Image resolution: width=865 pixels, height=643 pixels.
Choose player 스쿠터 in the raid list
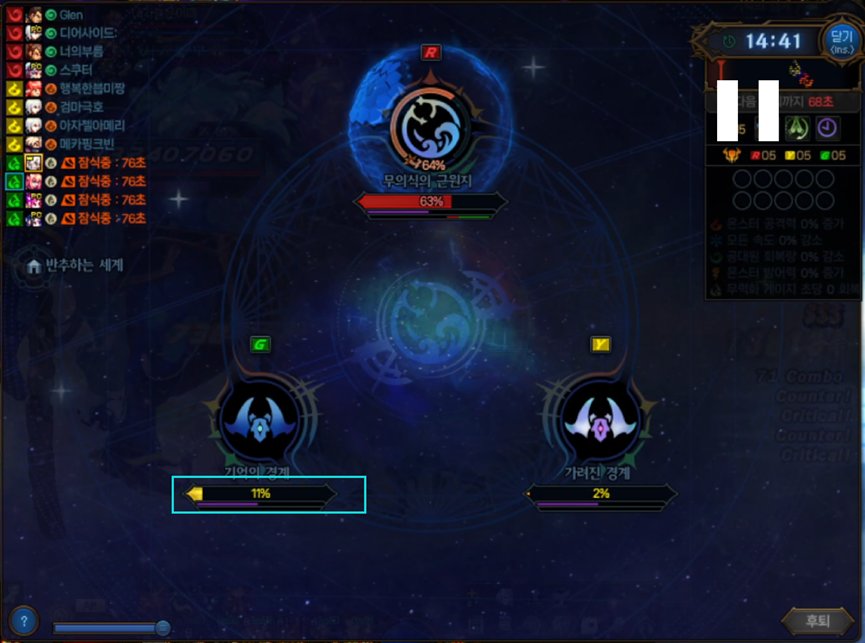point(76,70)
